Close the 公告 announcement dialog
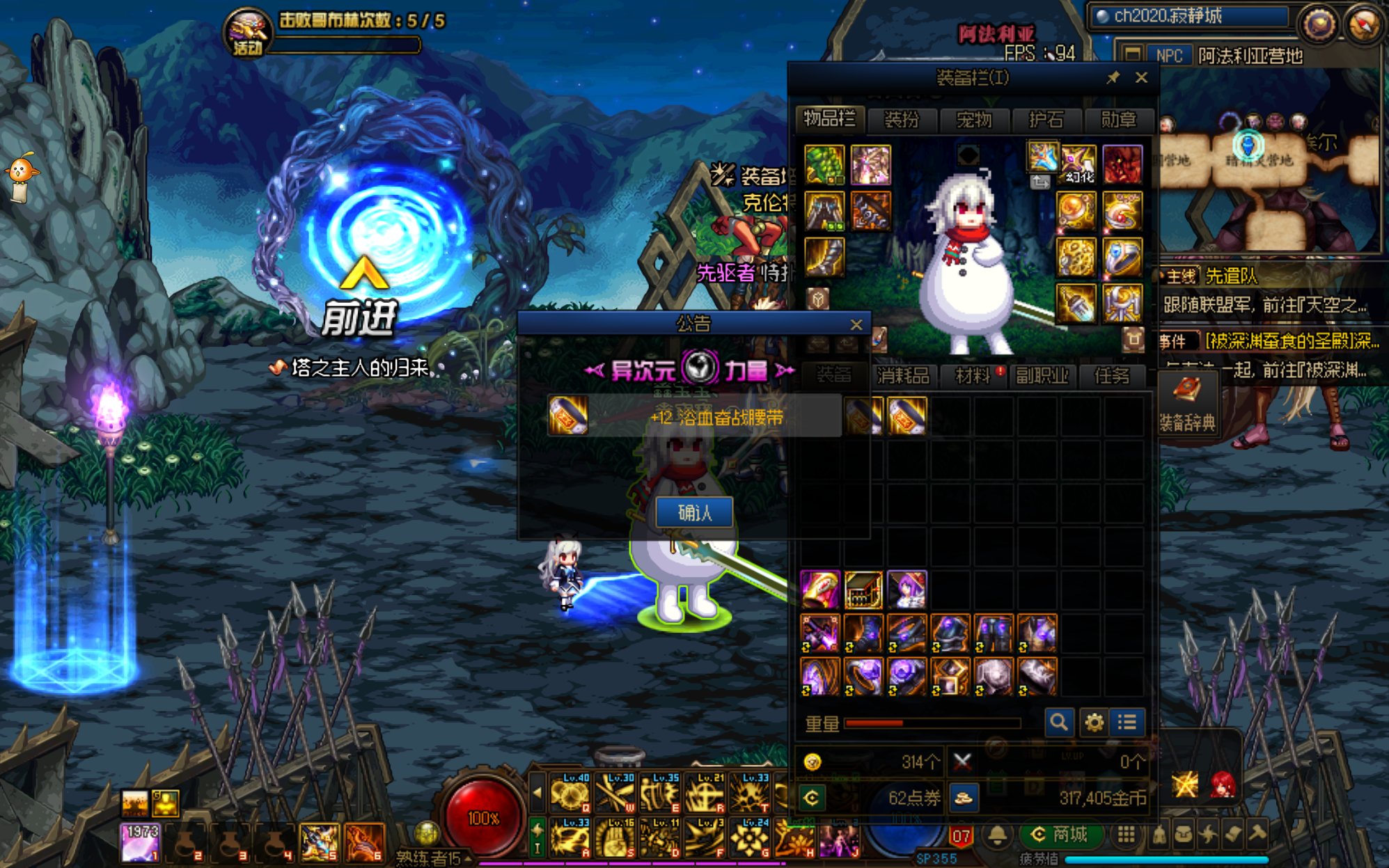 (x=856, y=324)
